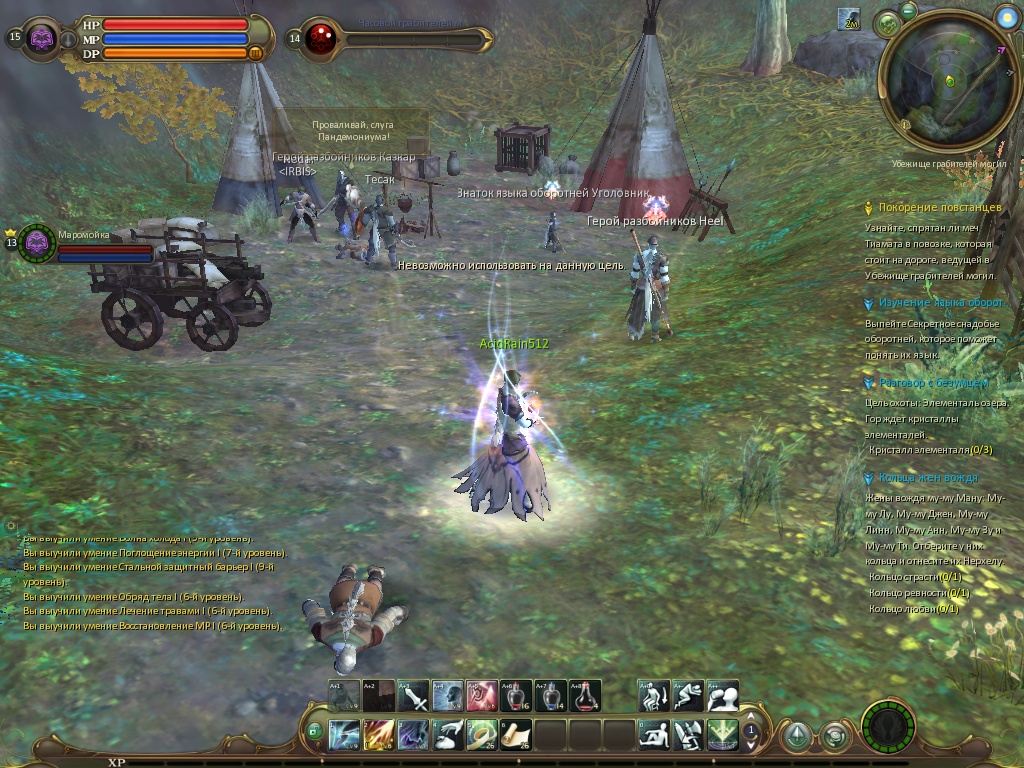Select the sun icon above minimap
The height and width of the screenshot is (768, 1024).
pyautogui.click(x=1006, y=16)
